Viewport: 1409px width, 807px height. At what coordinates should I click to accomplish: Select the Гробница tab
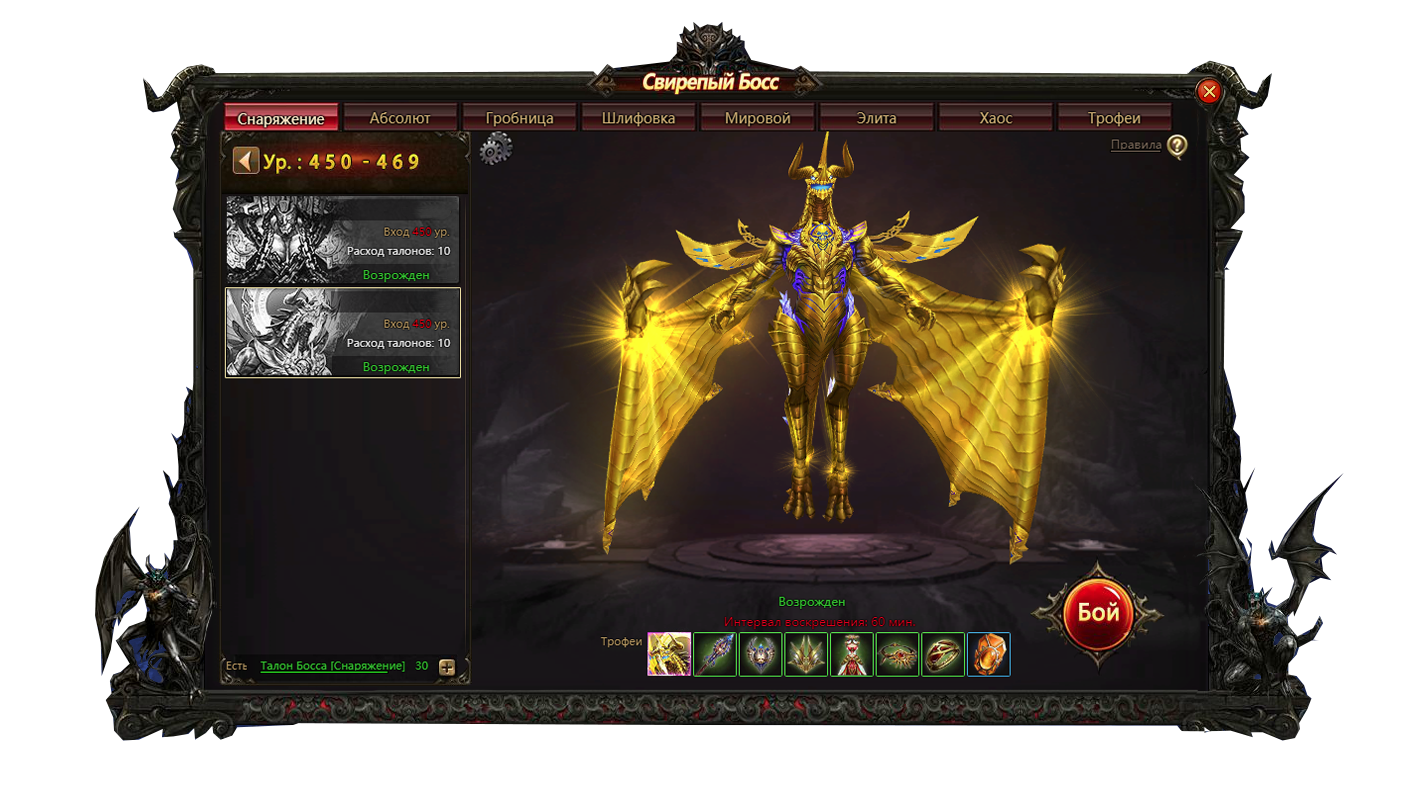click(x=520, y=118)
